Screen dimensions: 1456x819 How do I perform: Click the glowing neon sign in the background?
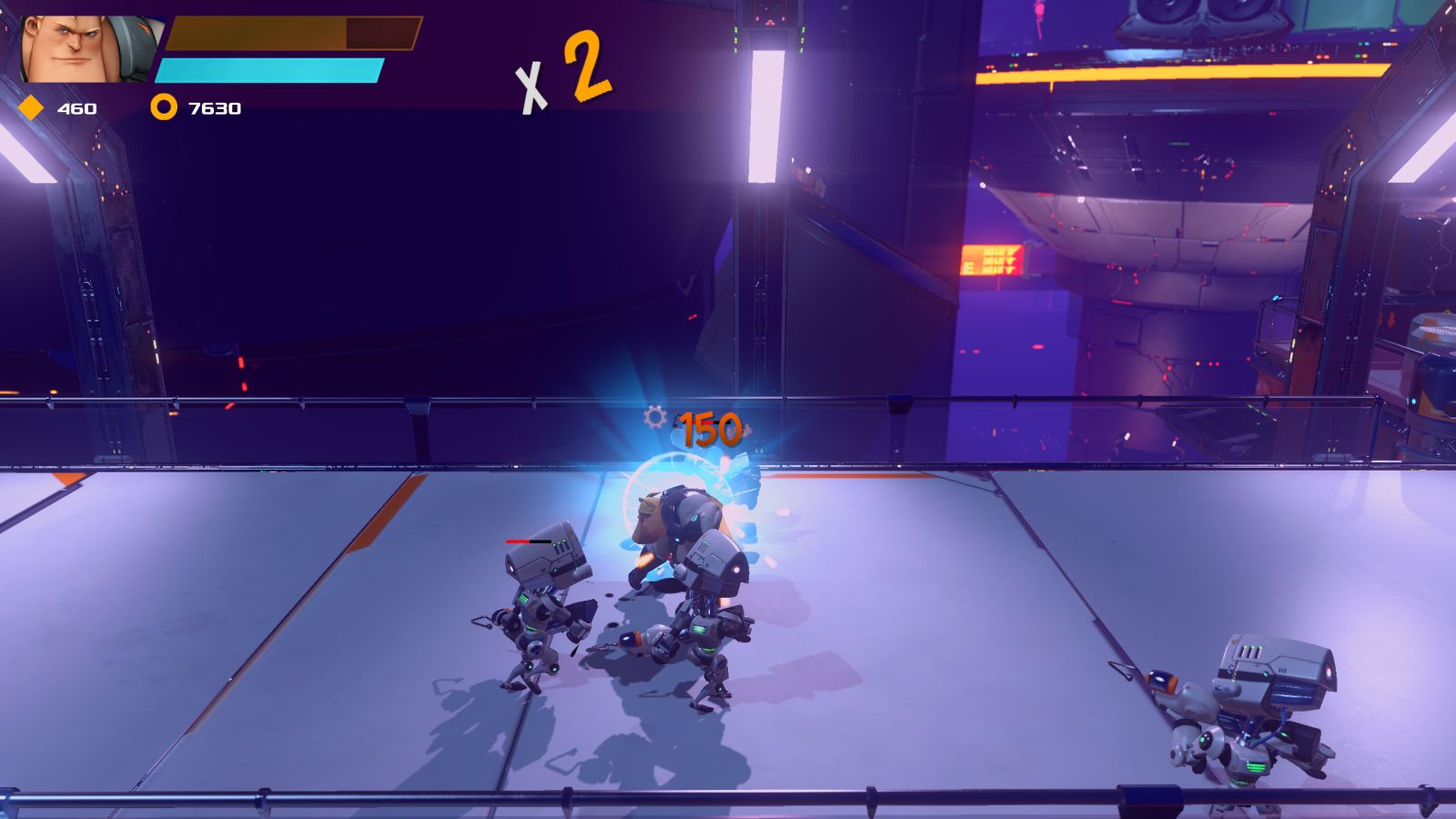point(992,259)
